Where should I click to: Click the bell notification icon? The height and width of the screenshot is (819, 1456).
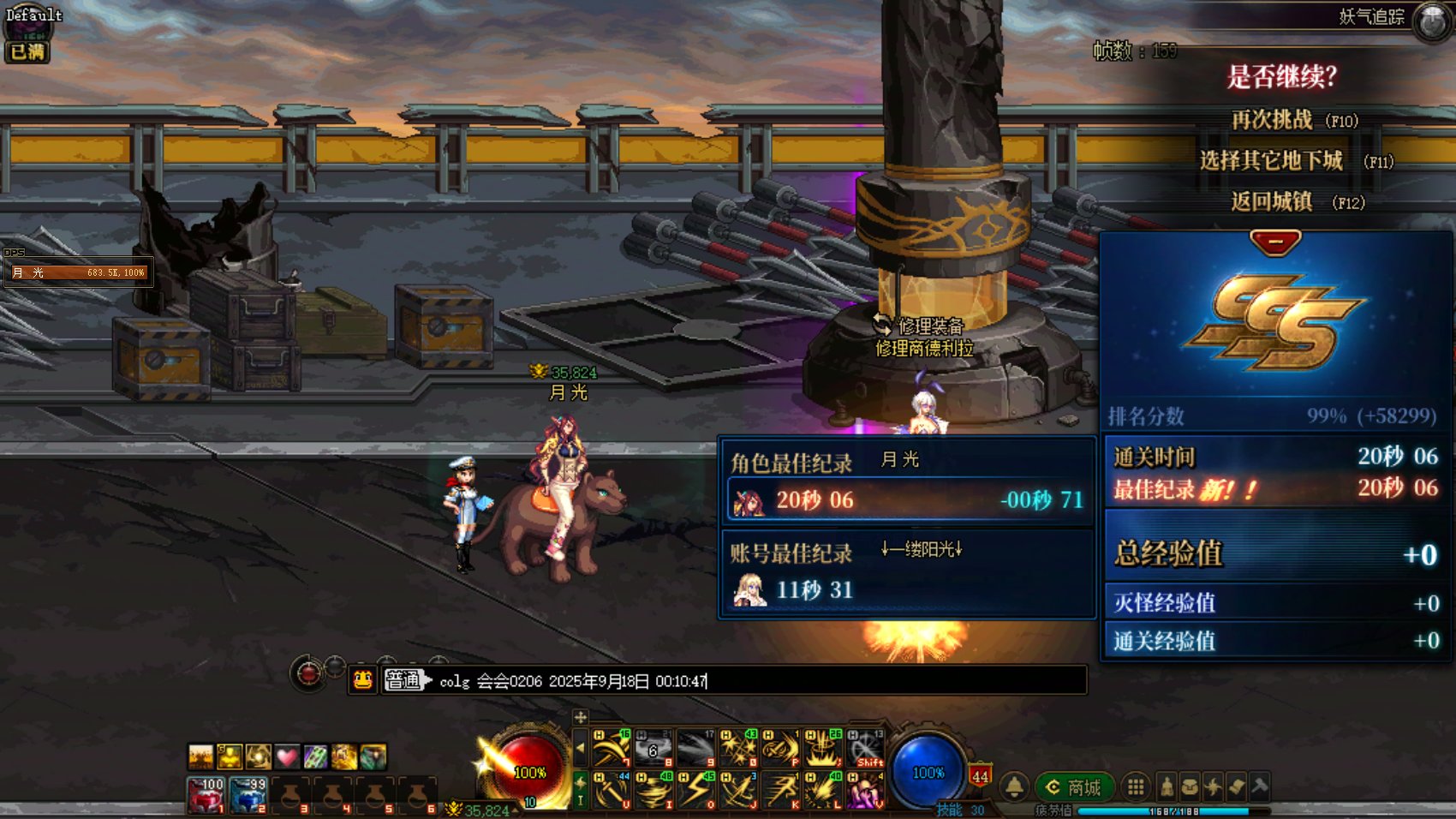click(x=1015, y=786)
